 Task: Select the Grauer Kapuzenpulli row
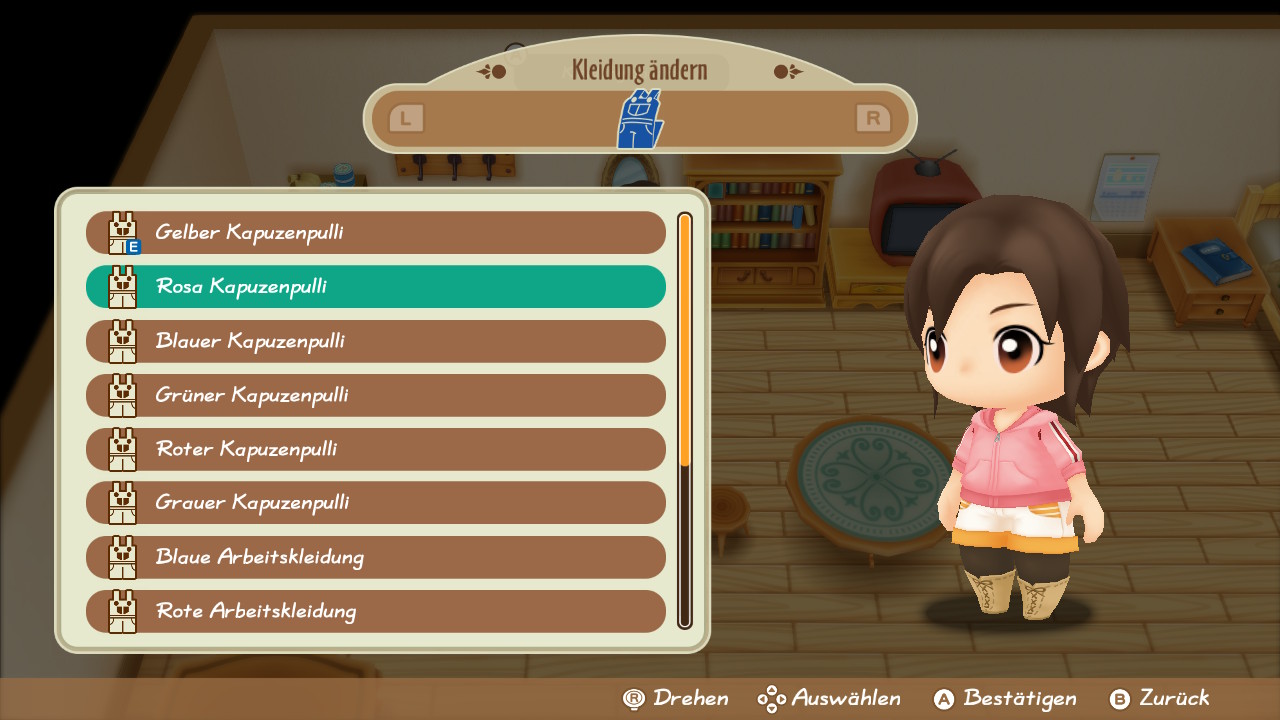(375, 503)
